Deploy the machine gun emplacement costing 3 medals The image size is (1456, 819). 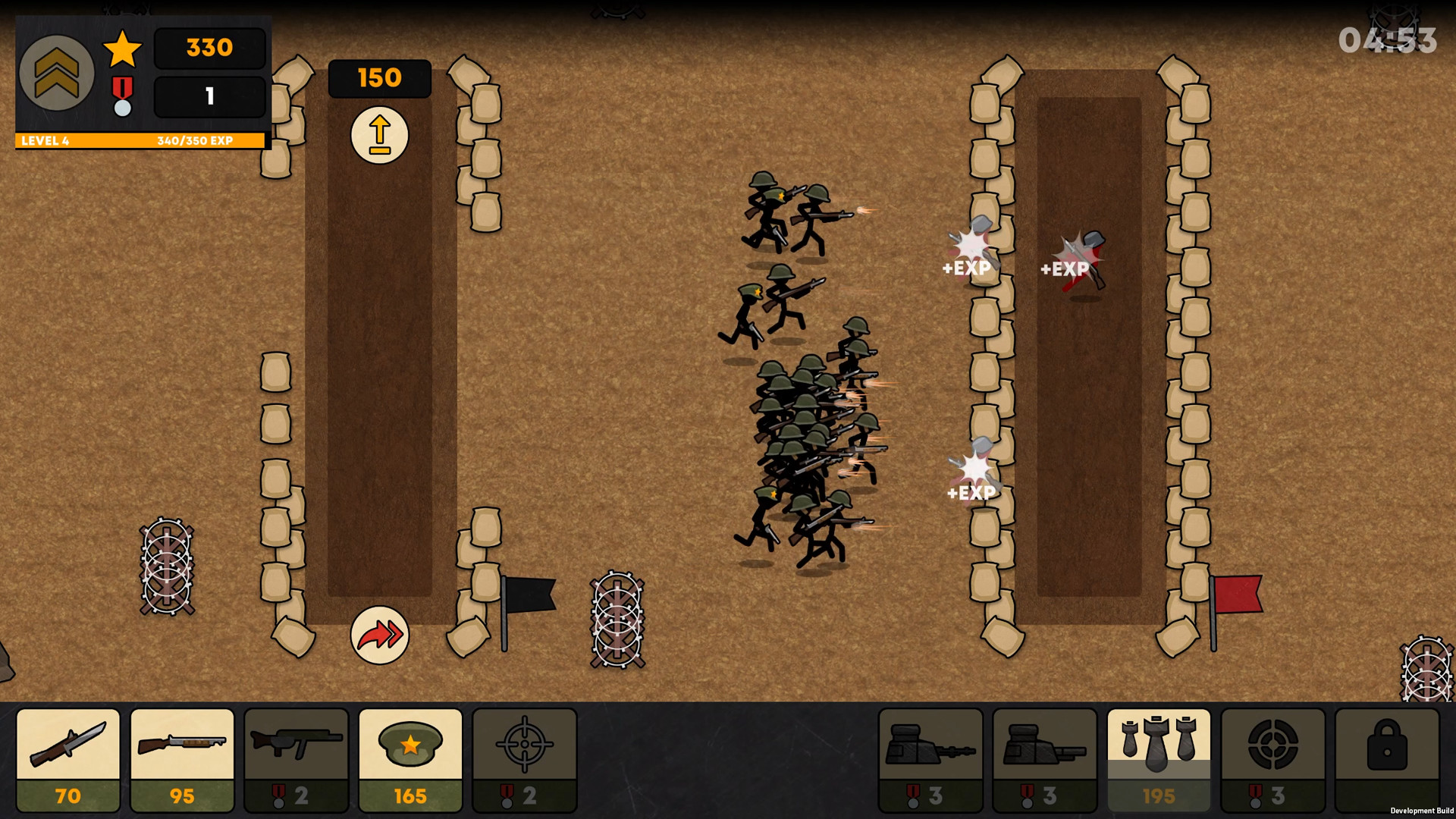coord(930,761)
